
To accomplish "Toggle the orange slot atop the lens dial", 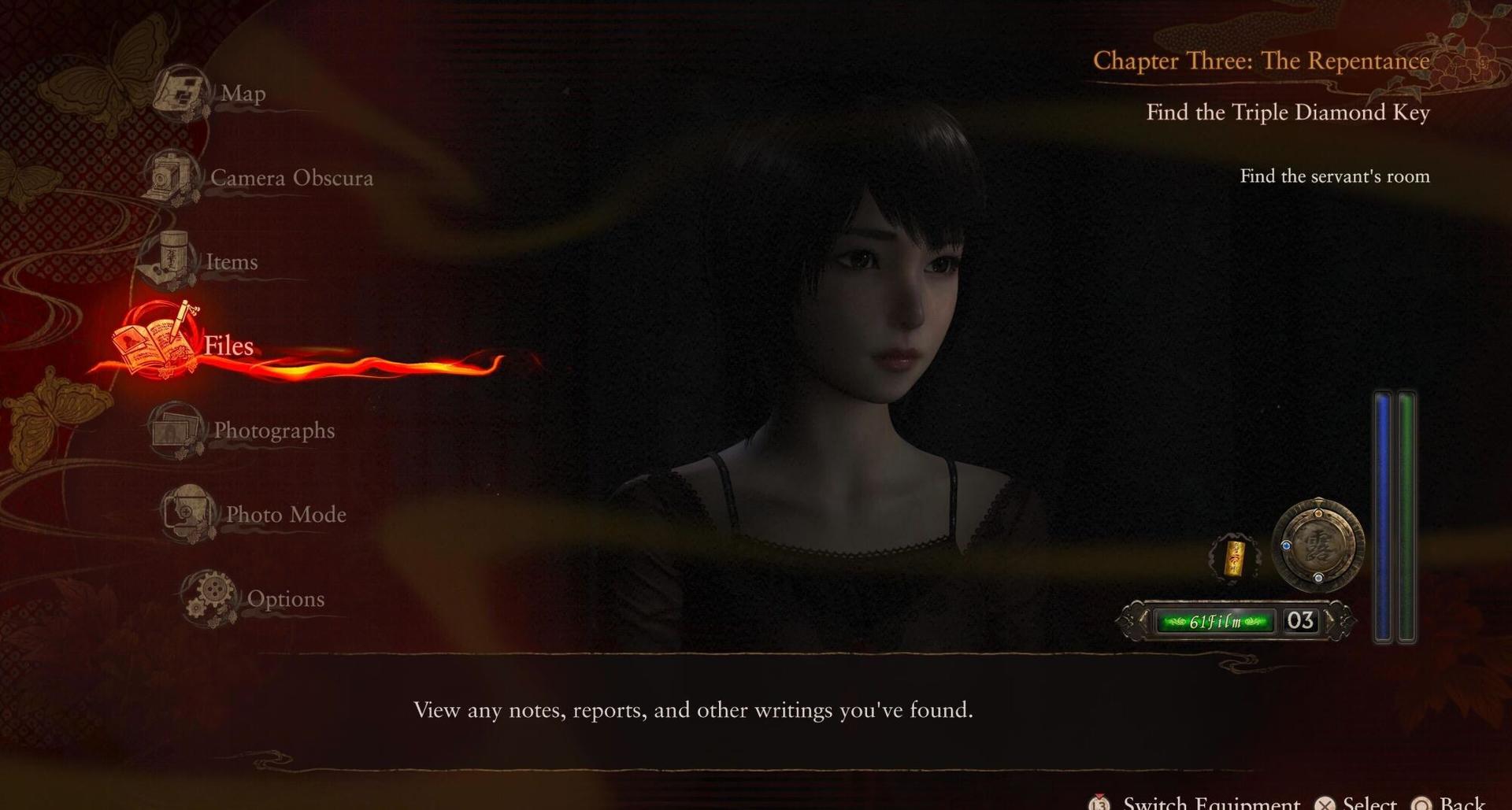I will [1317, 512].
